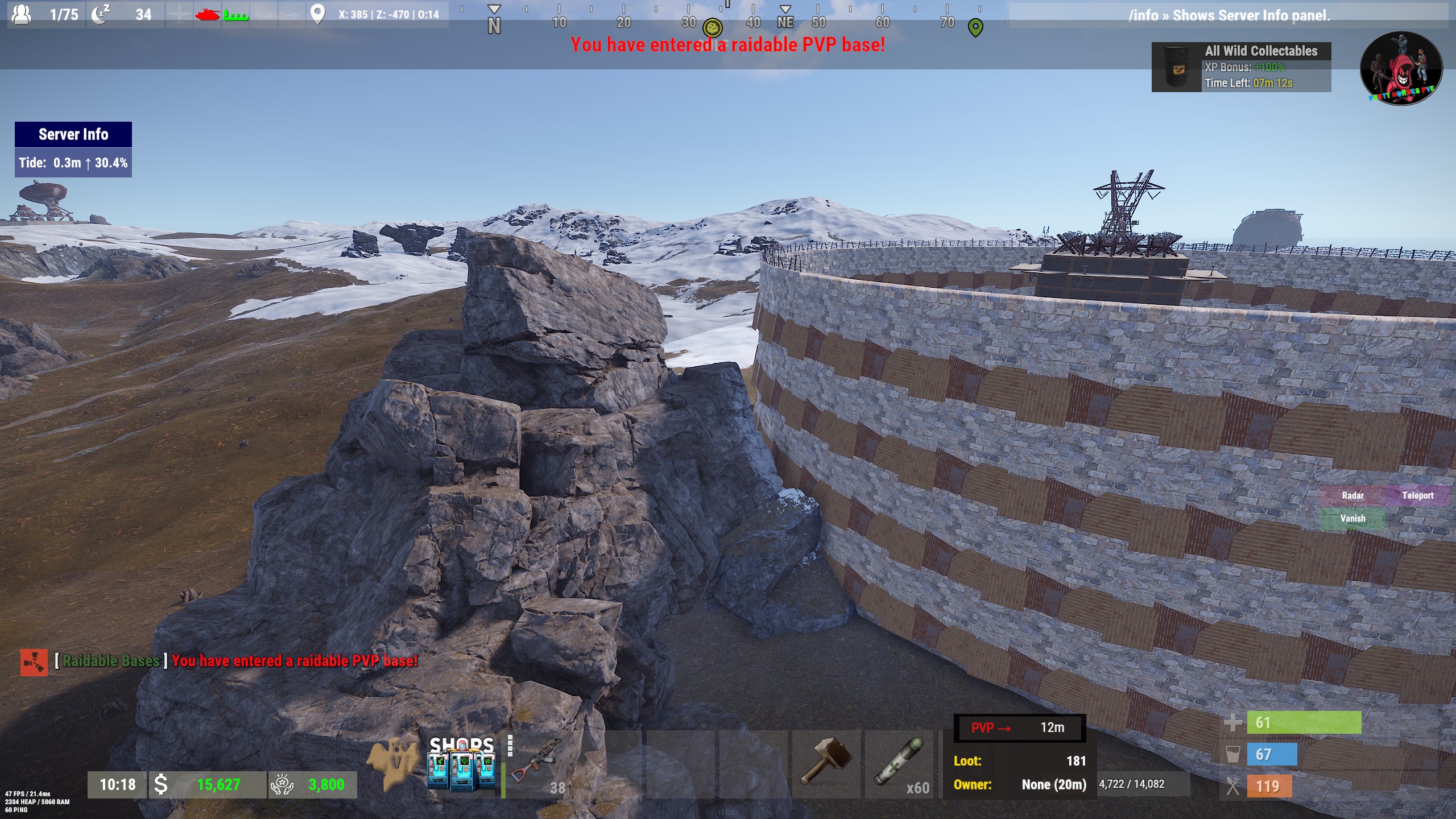Click the red tank event icon

(x=207, y=14)
